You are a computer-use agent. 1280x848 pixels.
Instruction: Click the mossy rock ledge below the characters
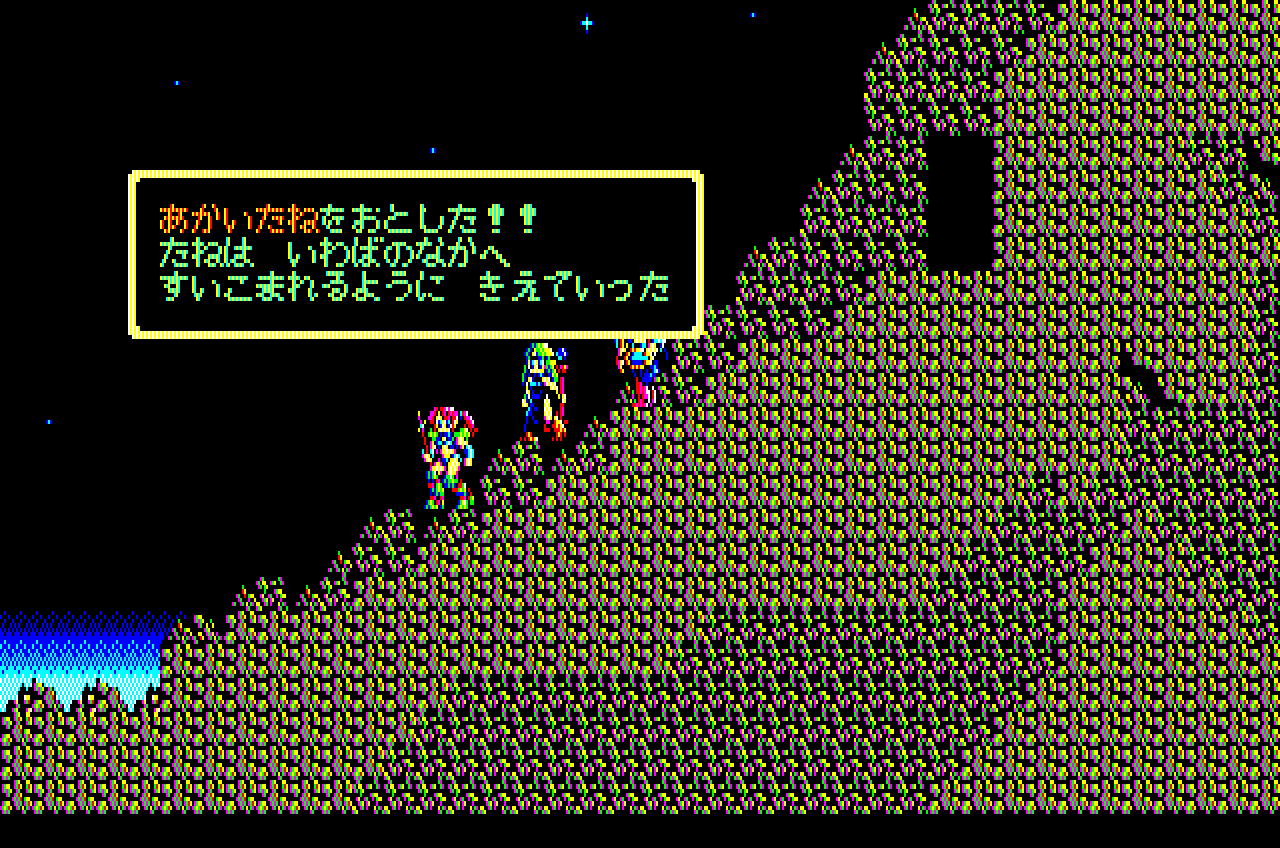point(500,550)
